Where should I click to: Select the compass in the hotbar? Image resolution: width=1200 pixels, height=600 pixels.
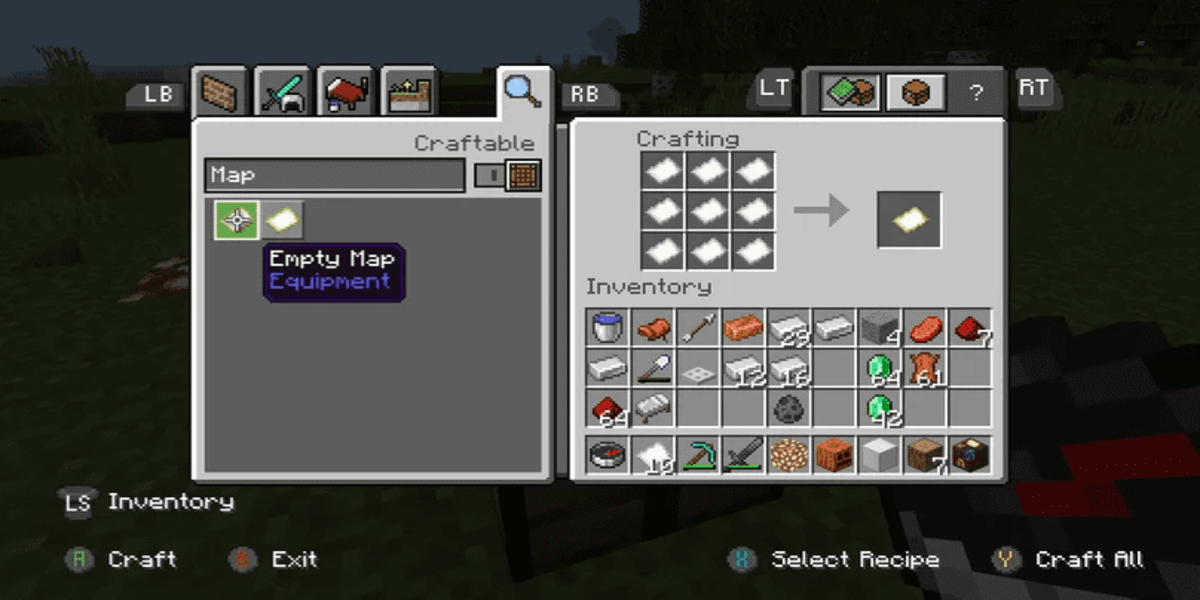point(608,455)
